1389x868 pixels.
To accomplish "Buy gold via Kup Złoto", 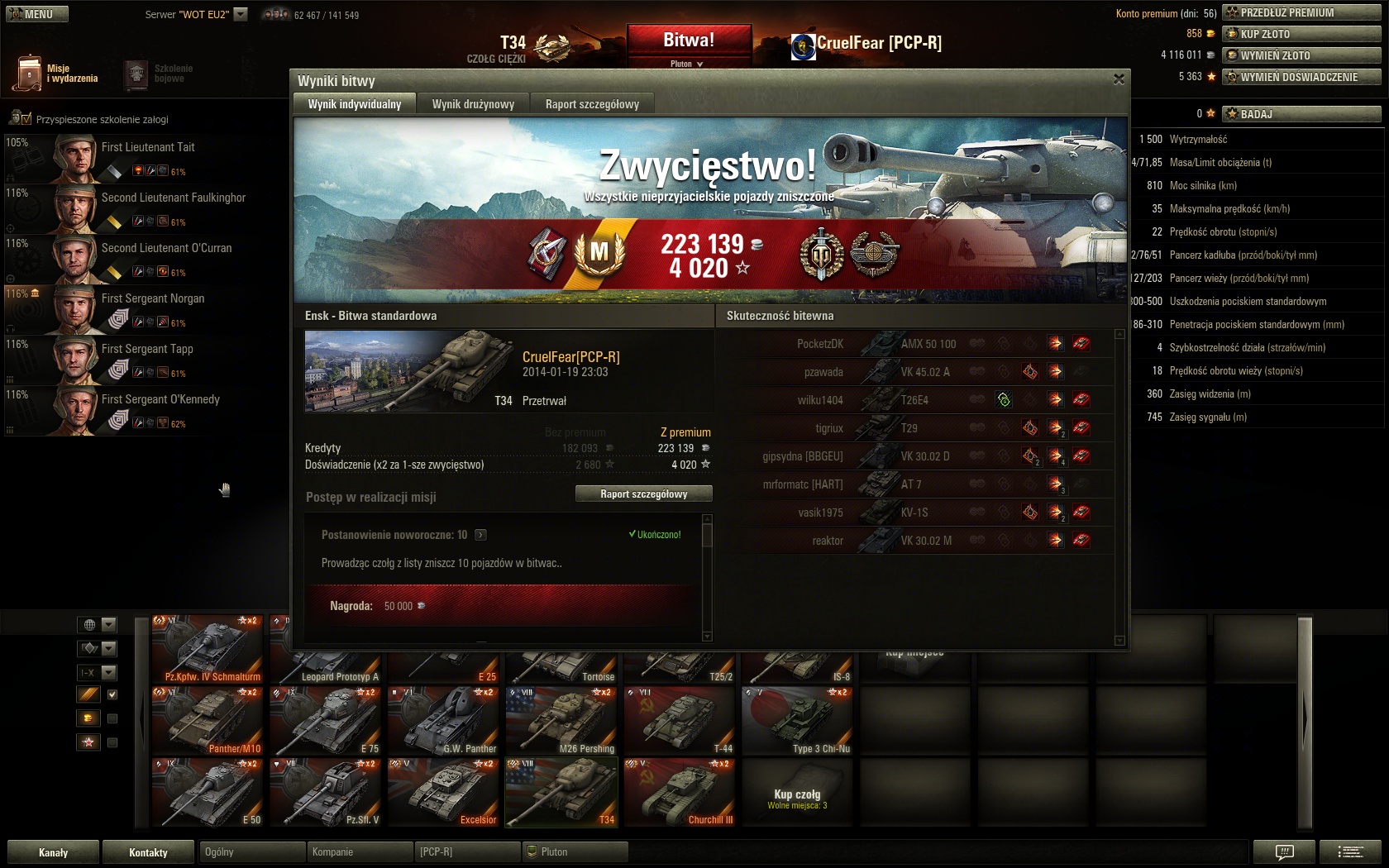I will click(1301, 34).
